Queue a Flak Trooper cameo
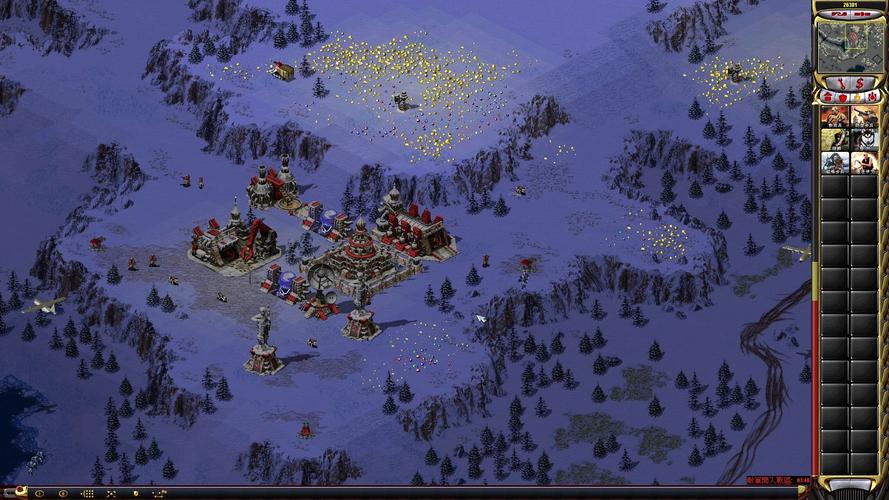This screenshot has width=889, height=500. pos(861,115)
